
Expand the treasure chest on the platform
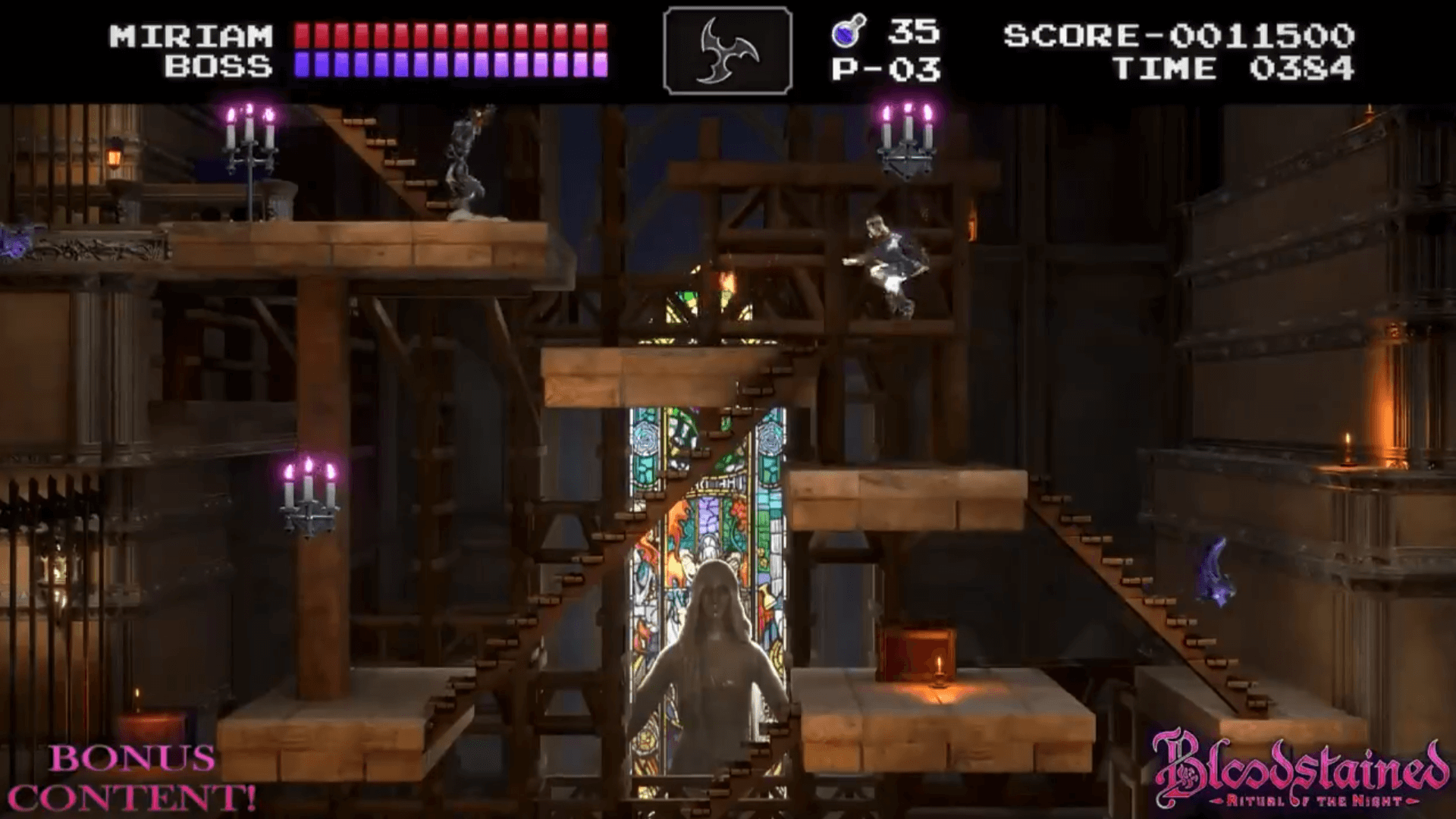coord(918,652)
